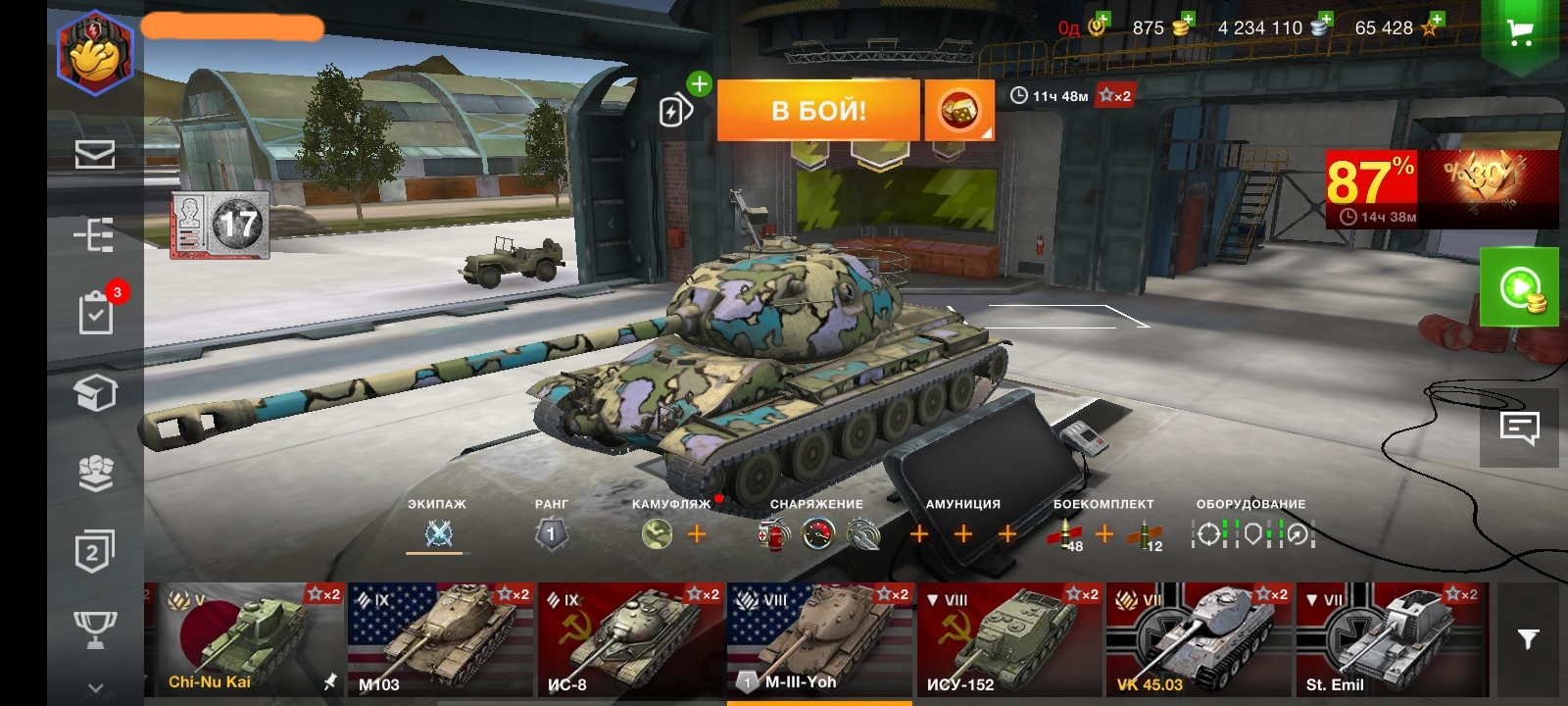This screenshot has height=706, width=1568.
Task: Open the mail inbox envelope icon
Action: pos(95,154)
